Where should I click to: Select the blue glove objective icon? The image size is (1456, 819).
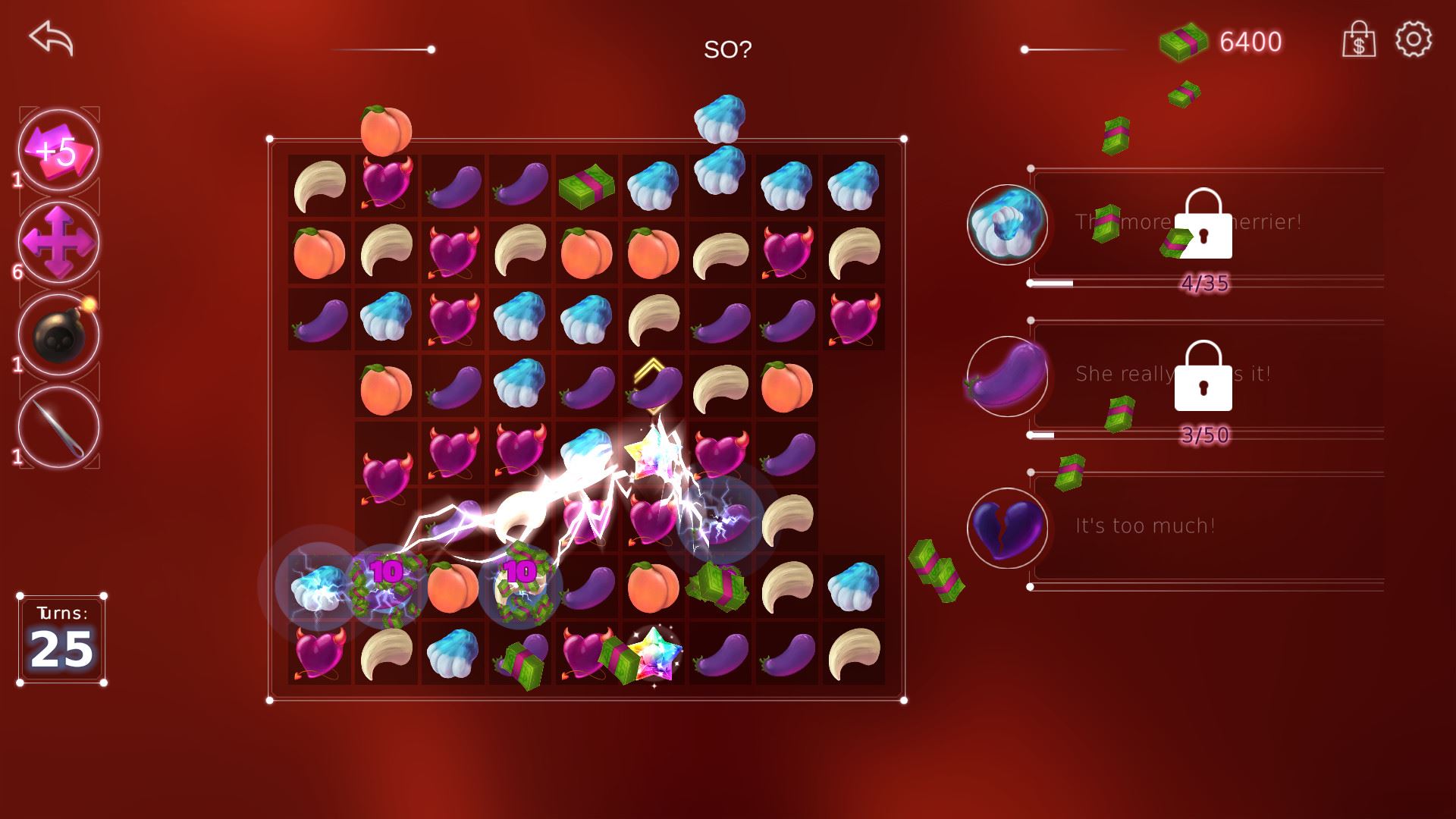pos(1007,224)
